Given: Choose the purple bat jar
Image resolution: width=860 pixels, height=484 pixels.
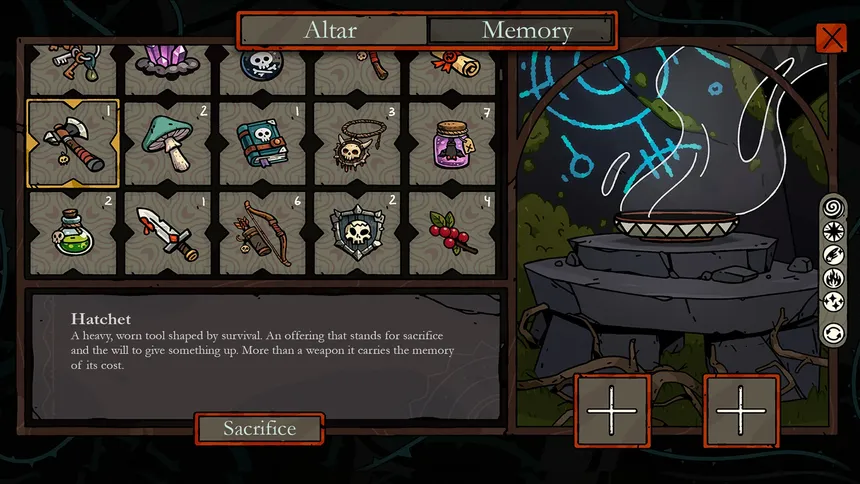Looking at the screenshot, I should point(449,144).
